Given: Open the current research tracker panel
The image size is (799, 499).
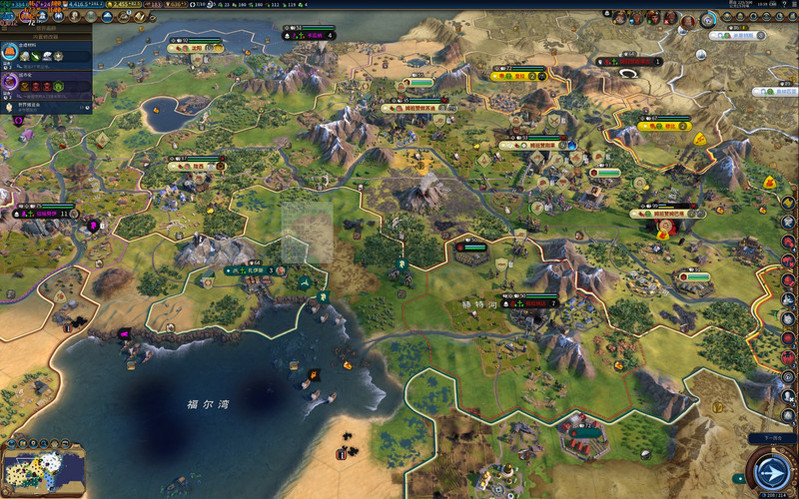Looking at the screenshot, I should [45, 54].
